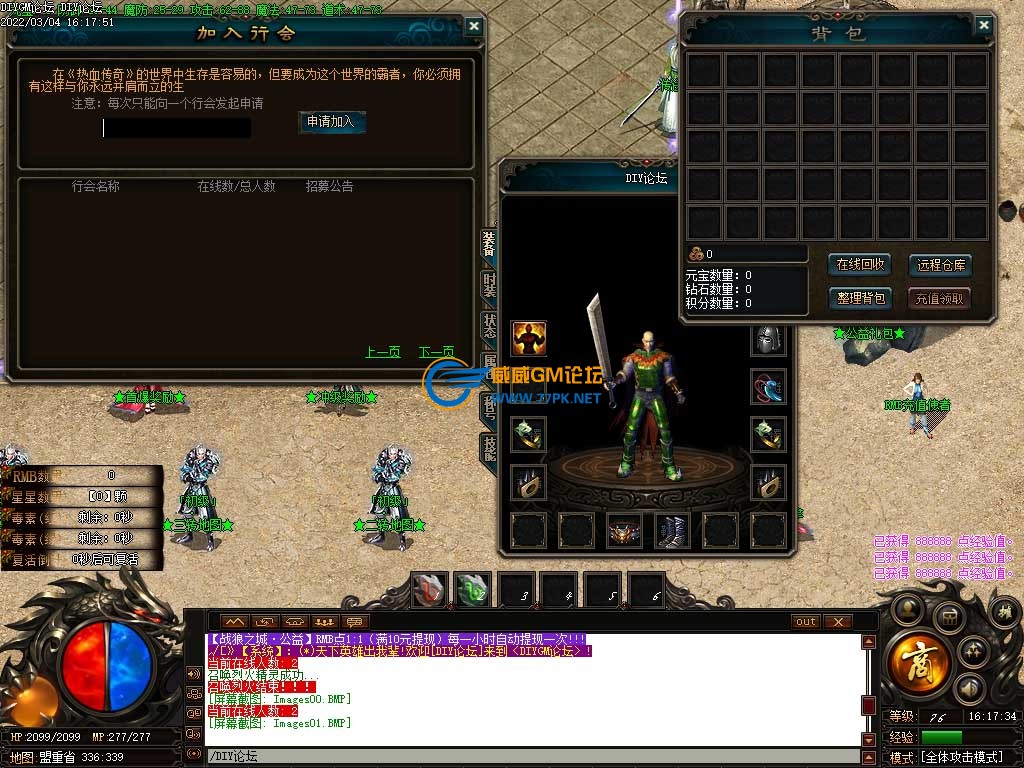Image resolution: width=1024 pixels, height=768 pixels.
Task: Open the 状态 status tab
Action: [489, 326]
